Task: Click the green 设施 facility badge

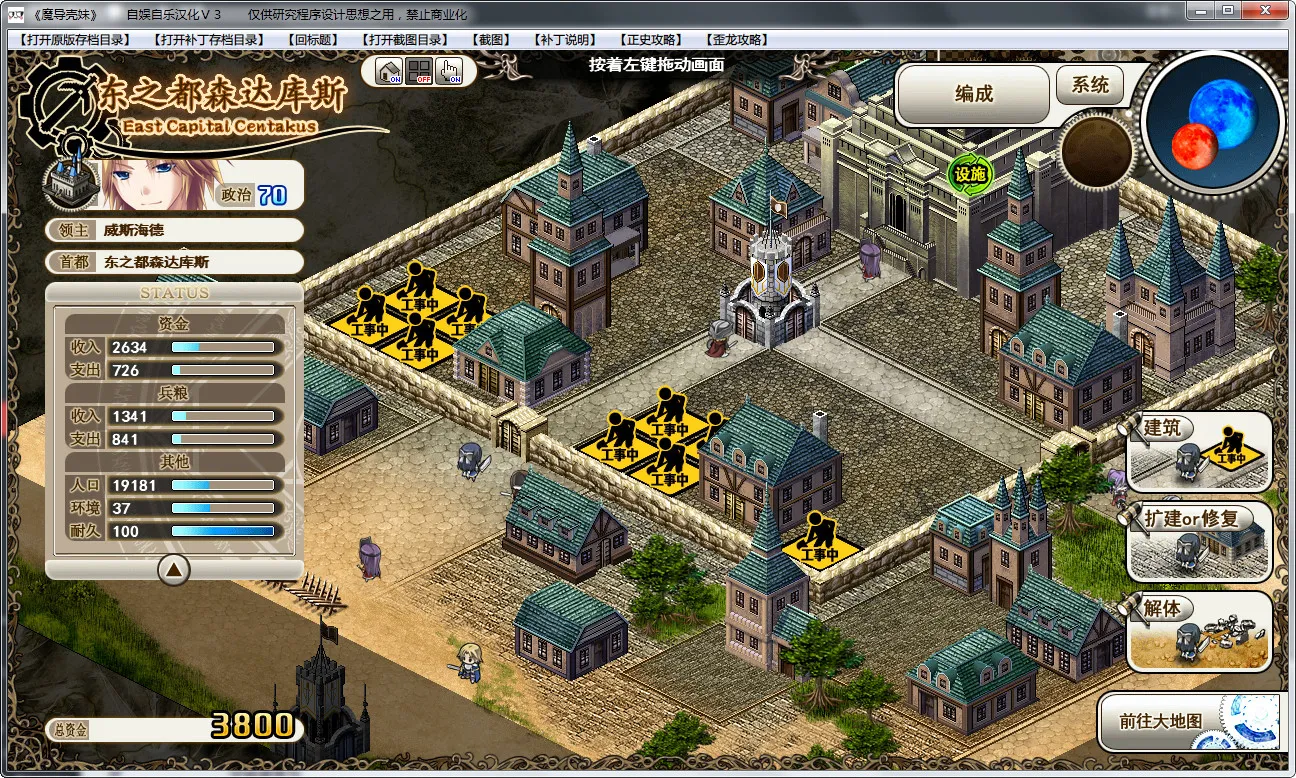Action: pyautogui.click(x=969, y=174)
